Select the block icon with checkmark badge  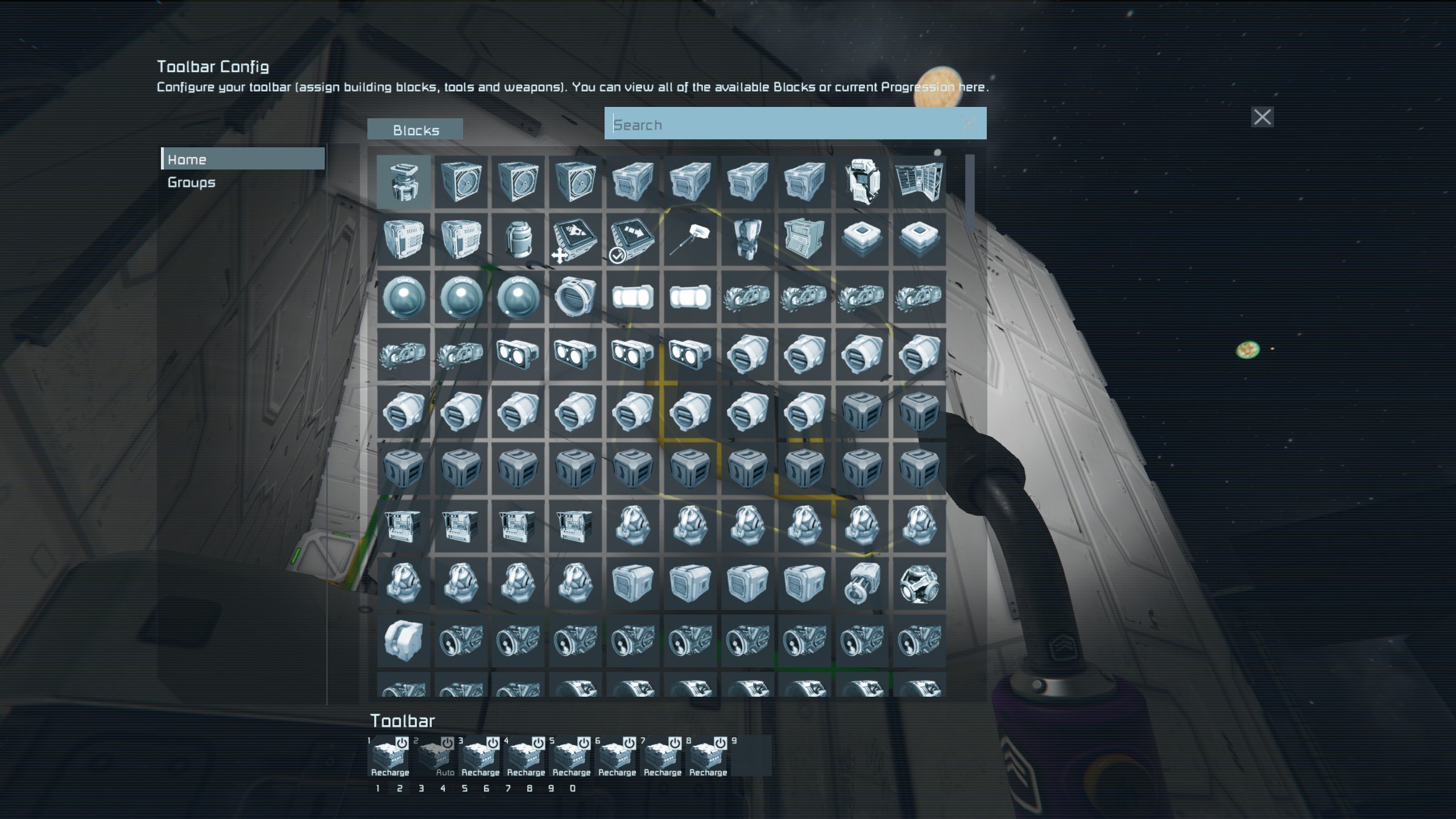click(x=632, y=239)
